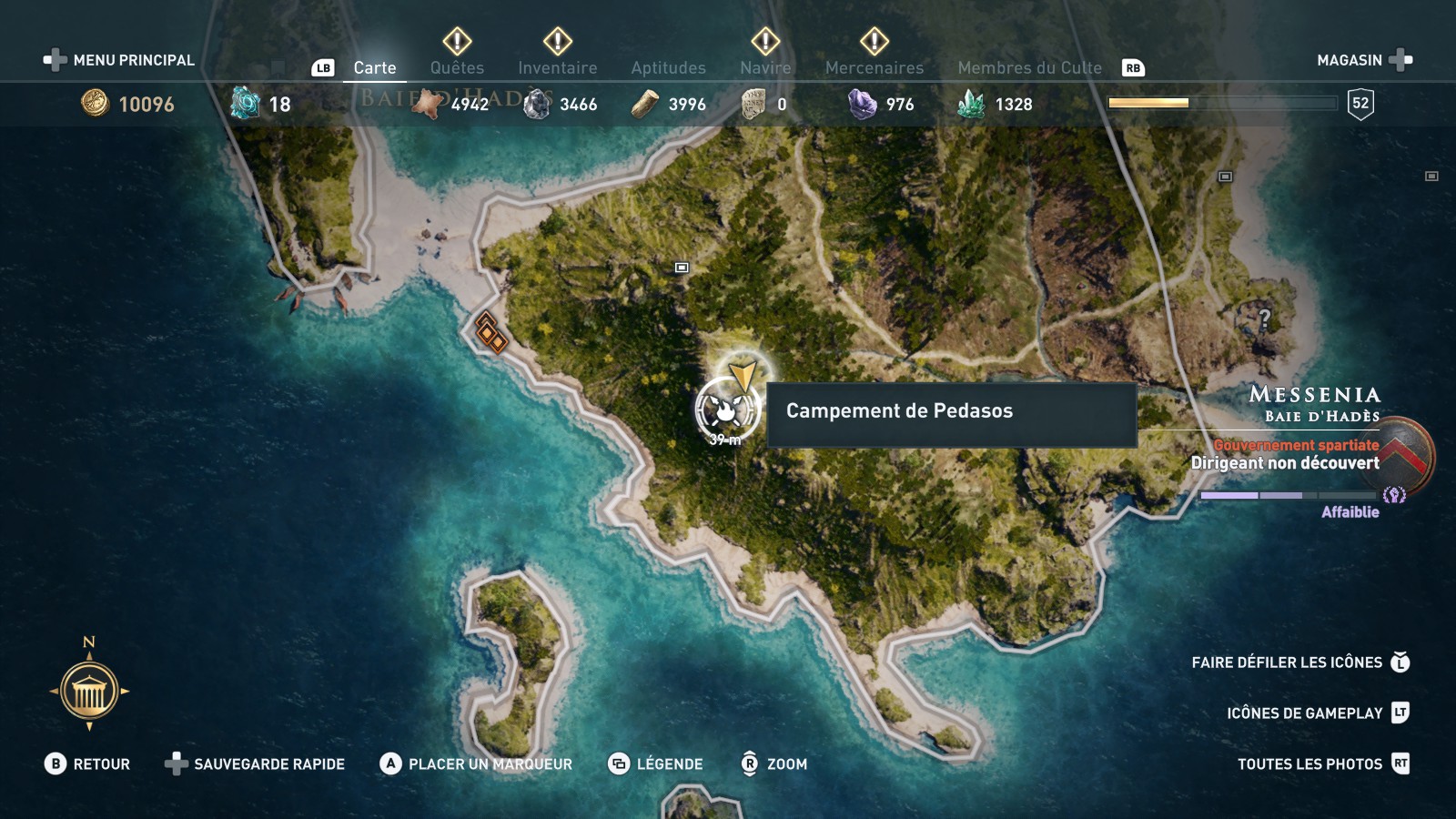The image size is (1456, 819).
Task: Open the Légende
Action: 655,764
